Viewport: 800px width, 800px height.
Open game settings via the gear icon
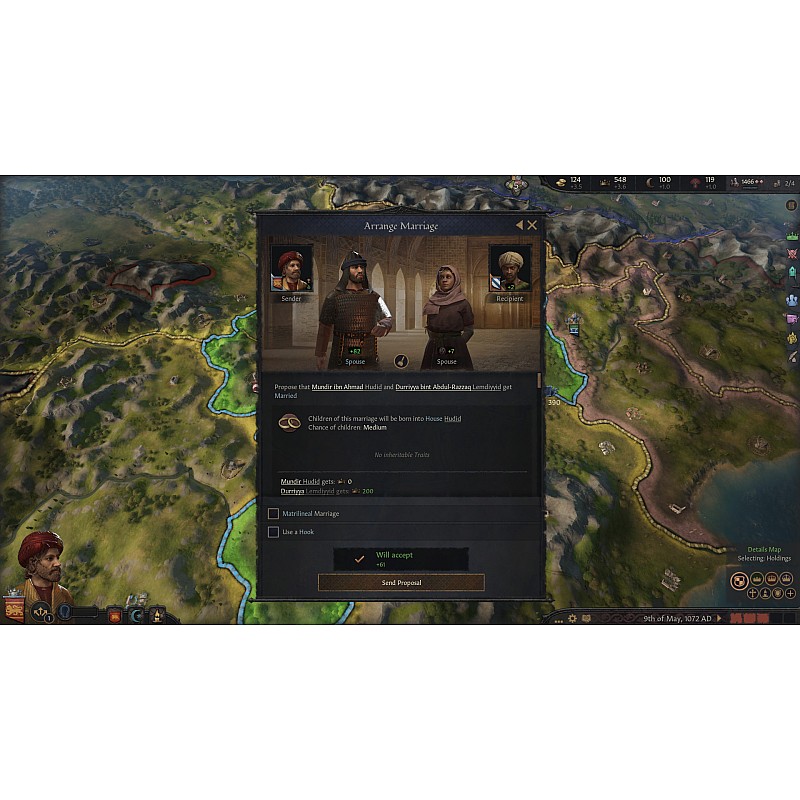tap(572, 619)
